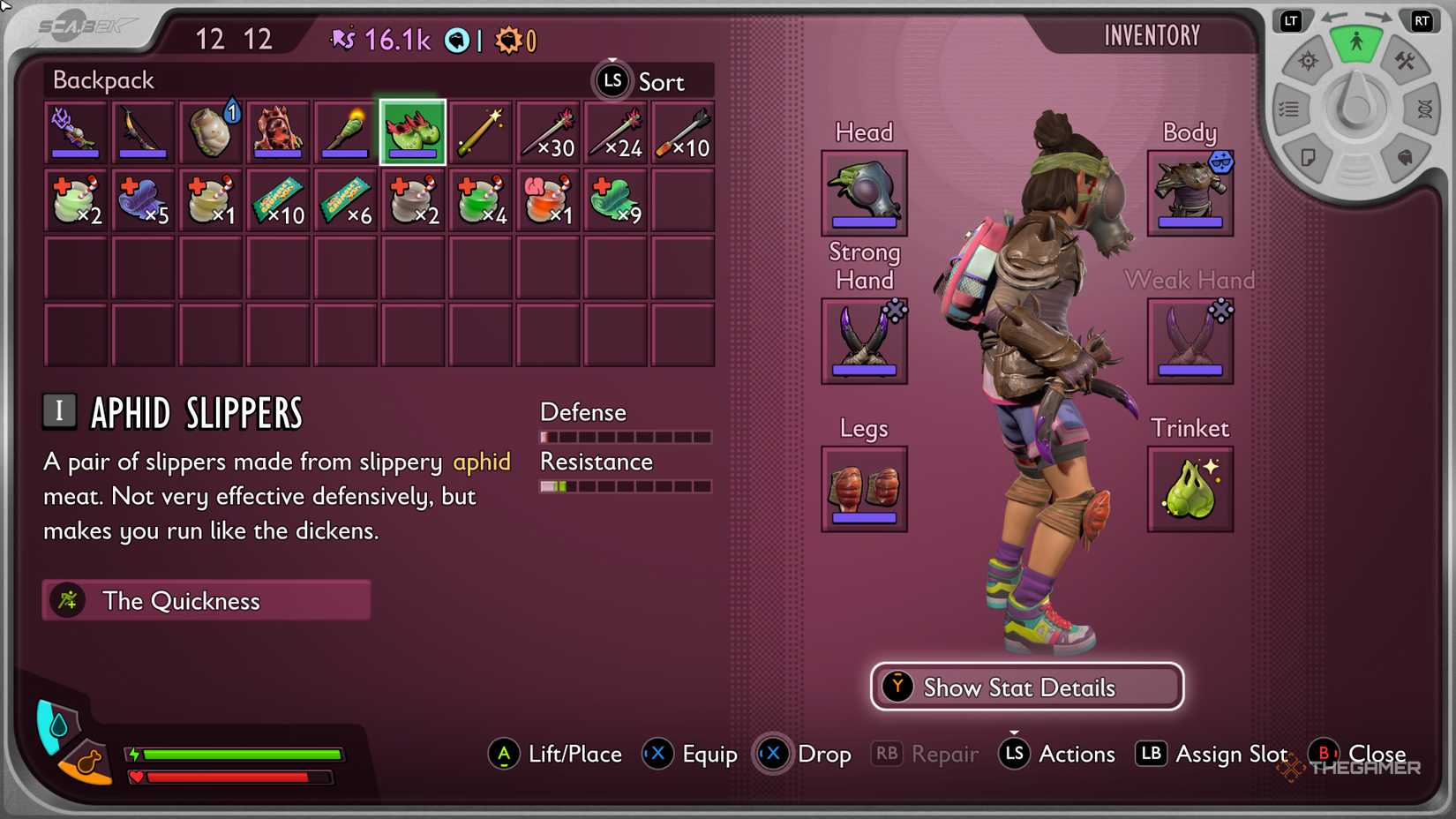The height and width of the screenshot is (819, 1456).
Task: Select the stack of 10 granola bars
Action: pyautogui.click(x=277, y=199)
